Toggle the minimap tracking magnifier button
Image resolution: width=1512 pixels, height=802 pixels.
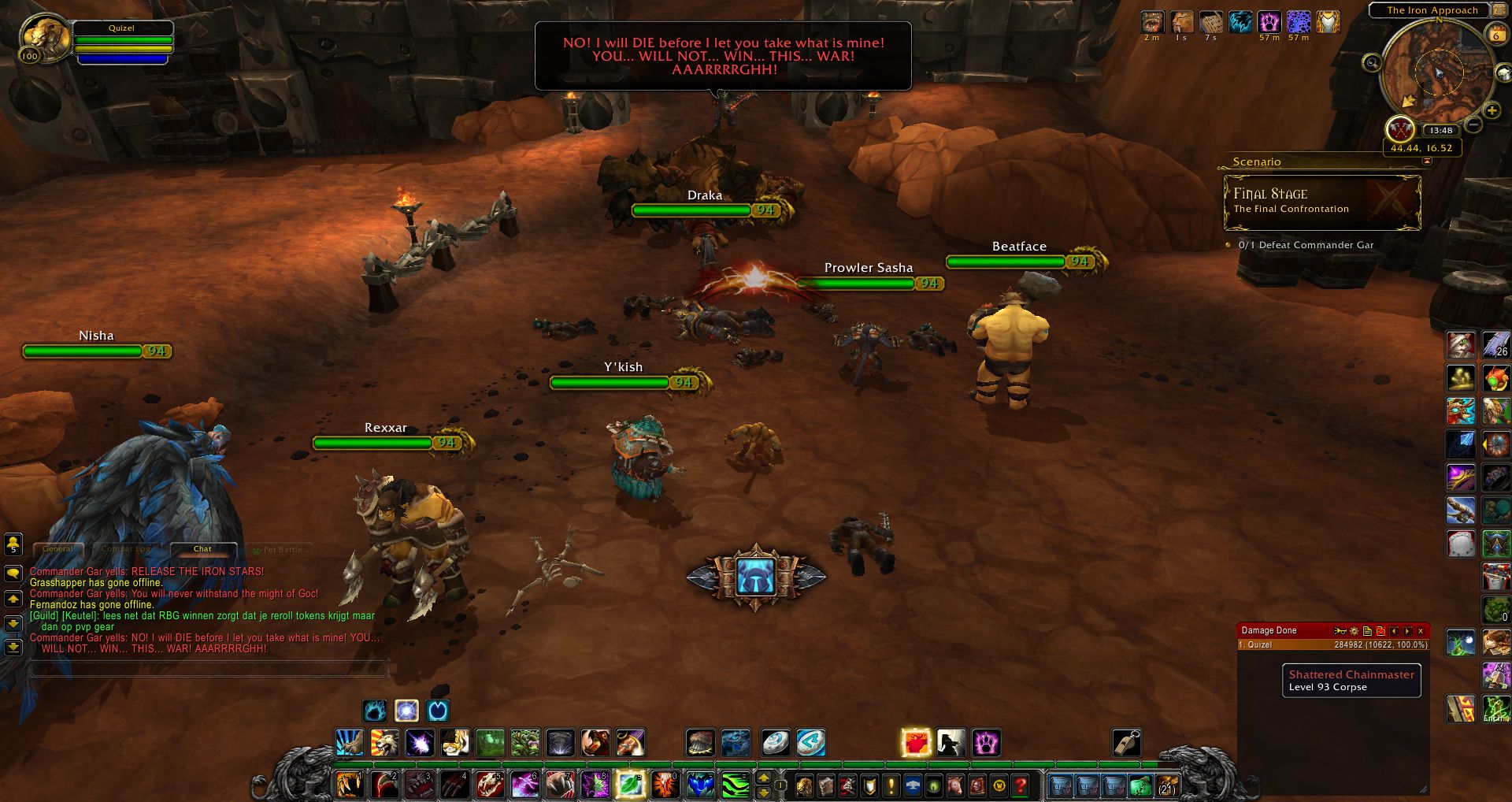tap(1372, 63)
